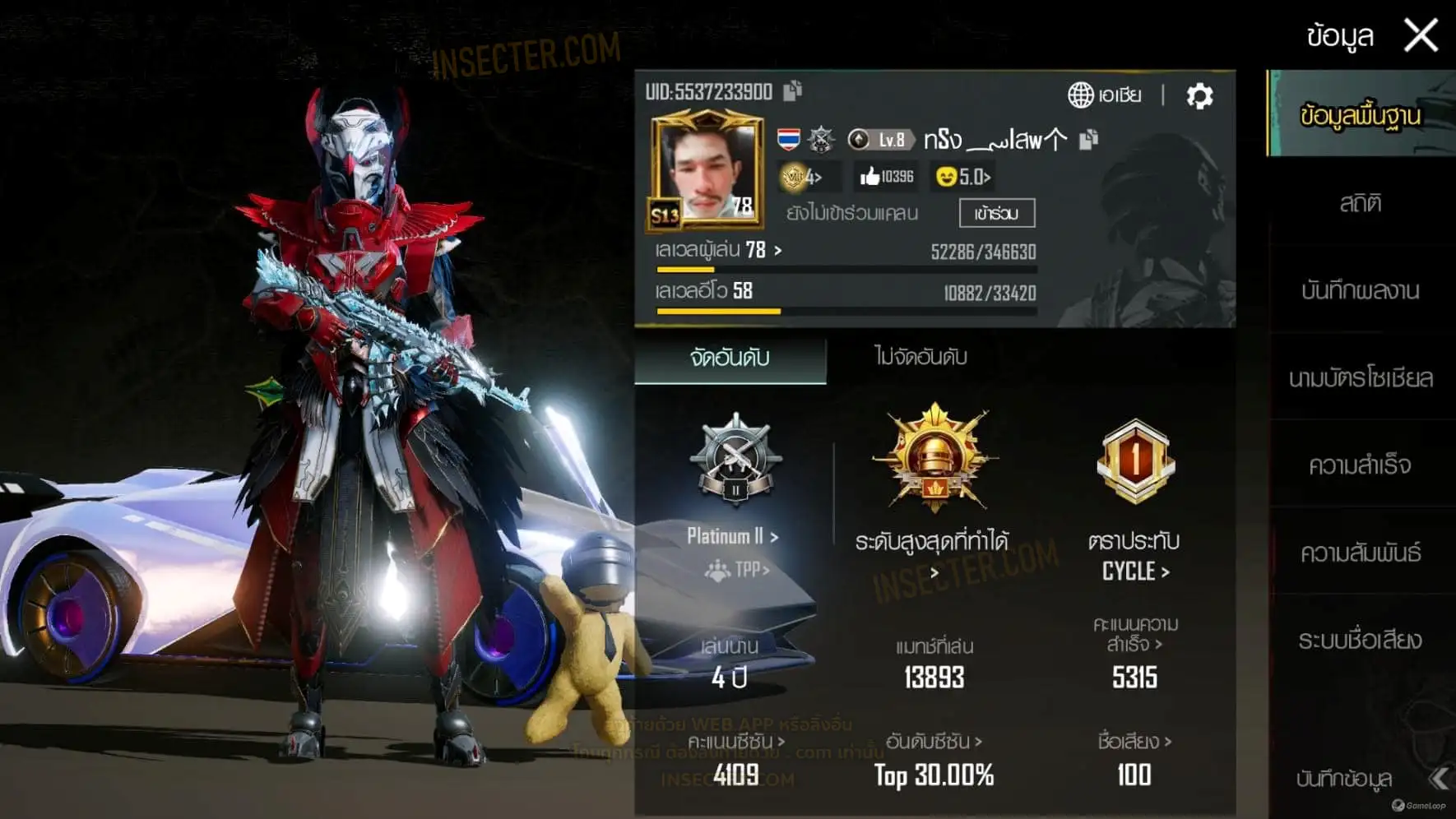Open the บันทึกผลงาน menu entry

(1360, 290)
